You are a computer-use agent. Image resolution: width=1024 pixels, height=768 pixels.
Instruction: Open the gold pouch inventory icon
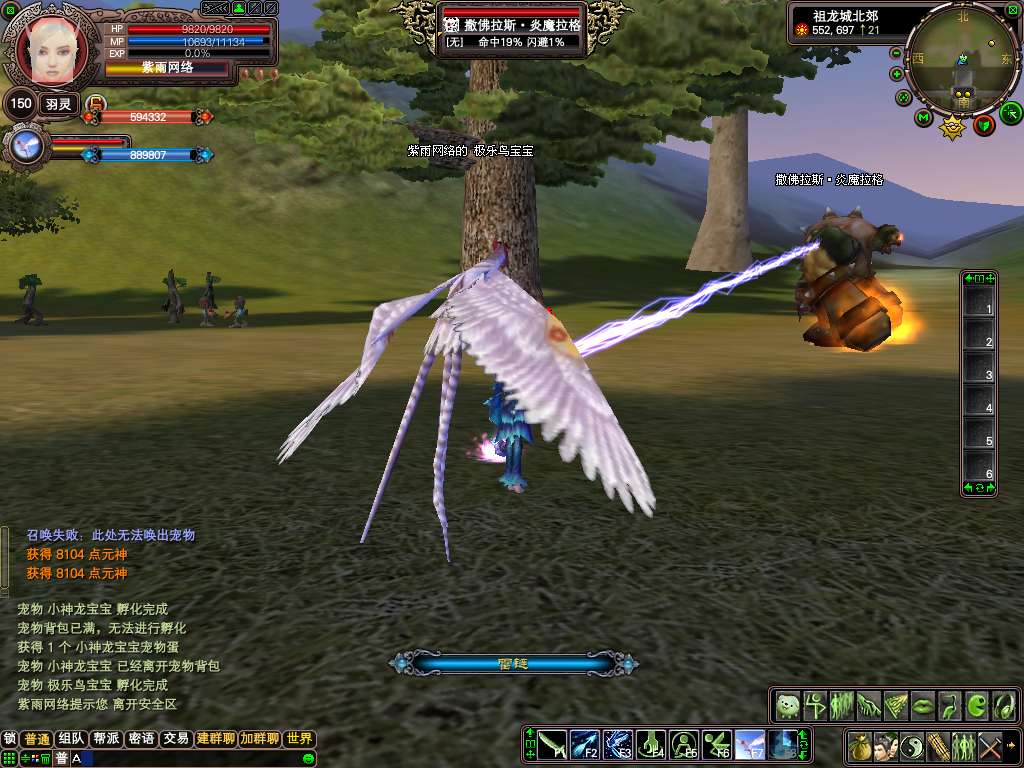[859, 745]
